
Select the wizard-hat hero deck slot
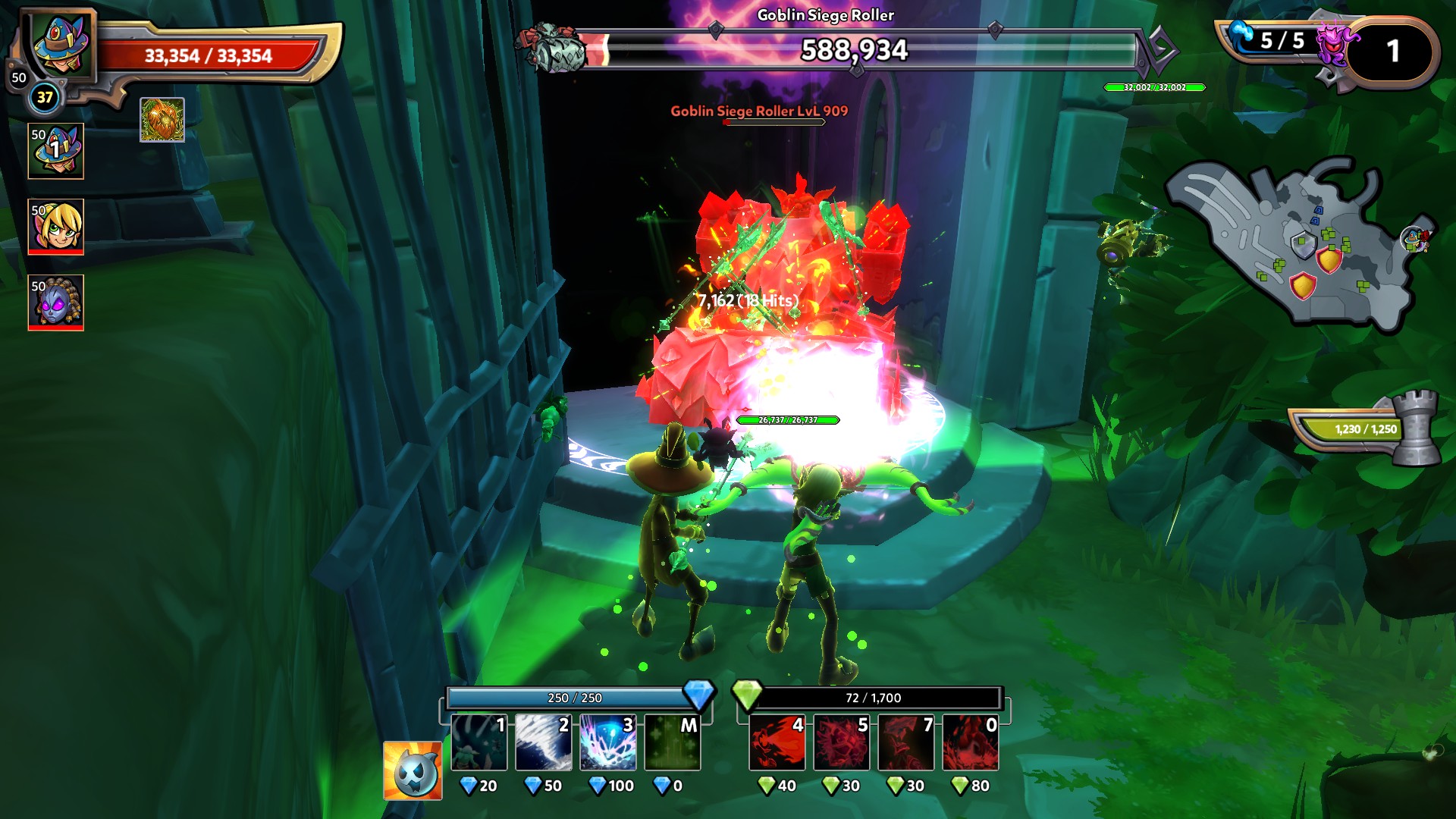click(x=56, y=152)
